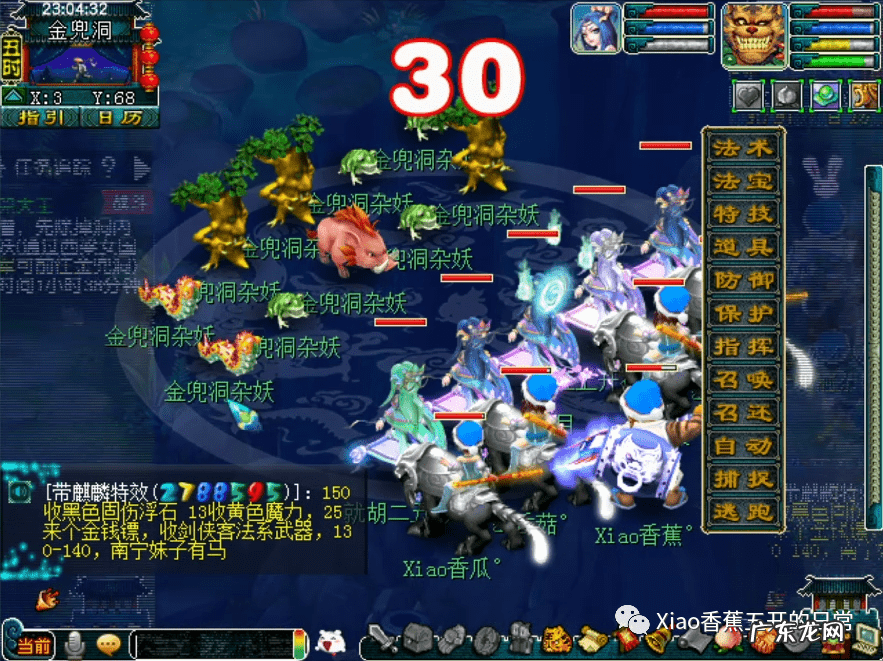Screen dimensions: 883x661
Task: Toggle the microphone voice chat icon
Action: (74, 645)
